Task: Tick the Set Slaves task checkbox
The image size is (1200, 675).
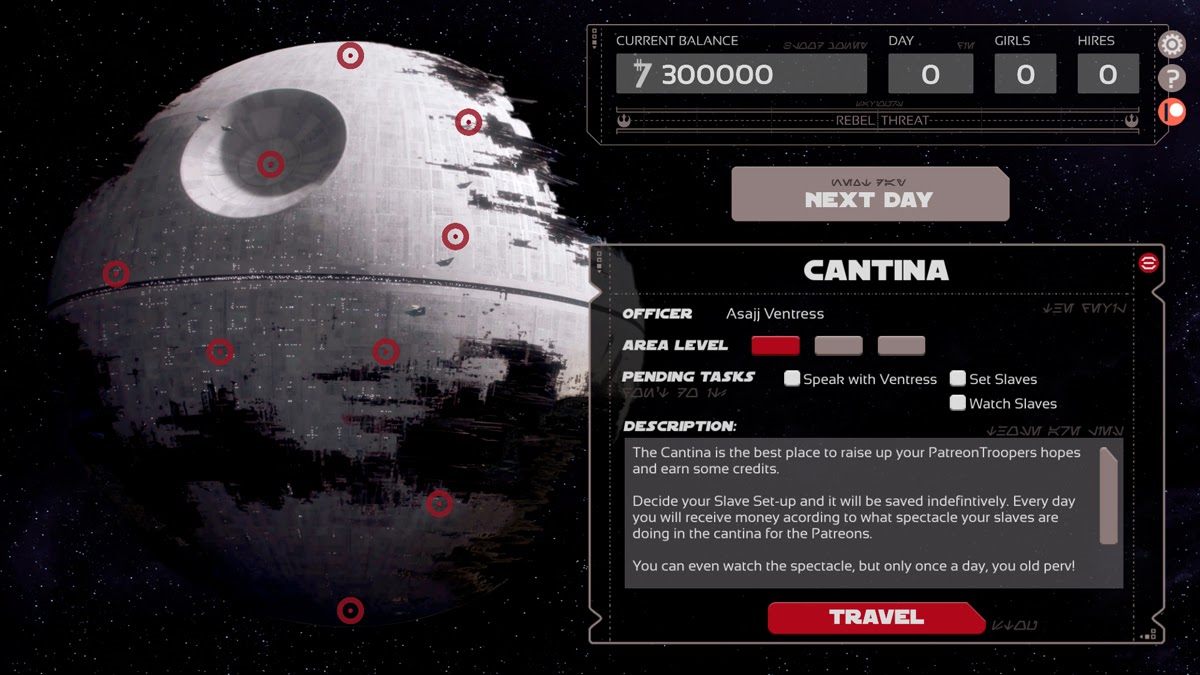Action: tap(958, 379)
